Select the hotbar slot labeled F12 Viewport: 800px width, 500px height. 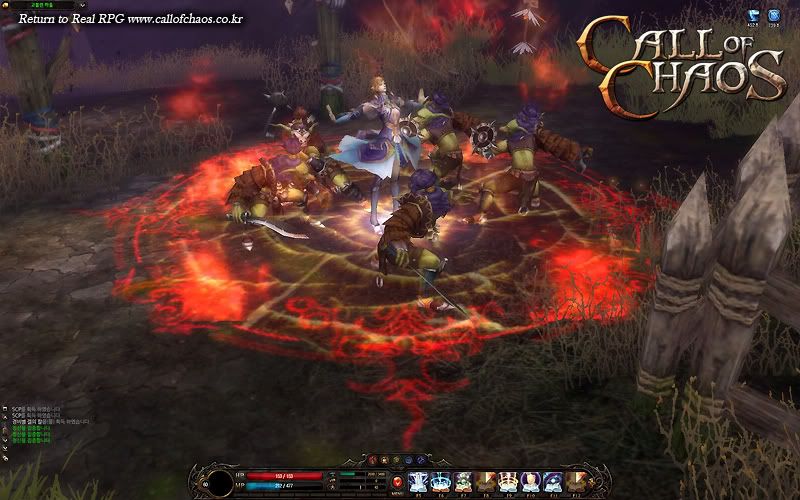pyautogui.click(x=575, y=481)
